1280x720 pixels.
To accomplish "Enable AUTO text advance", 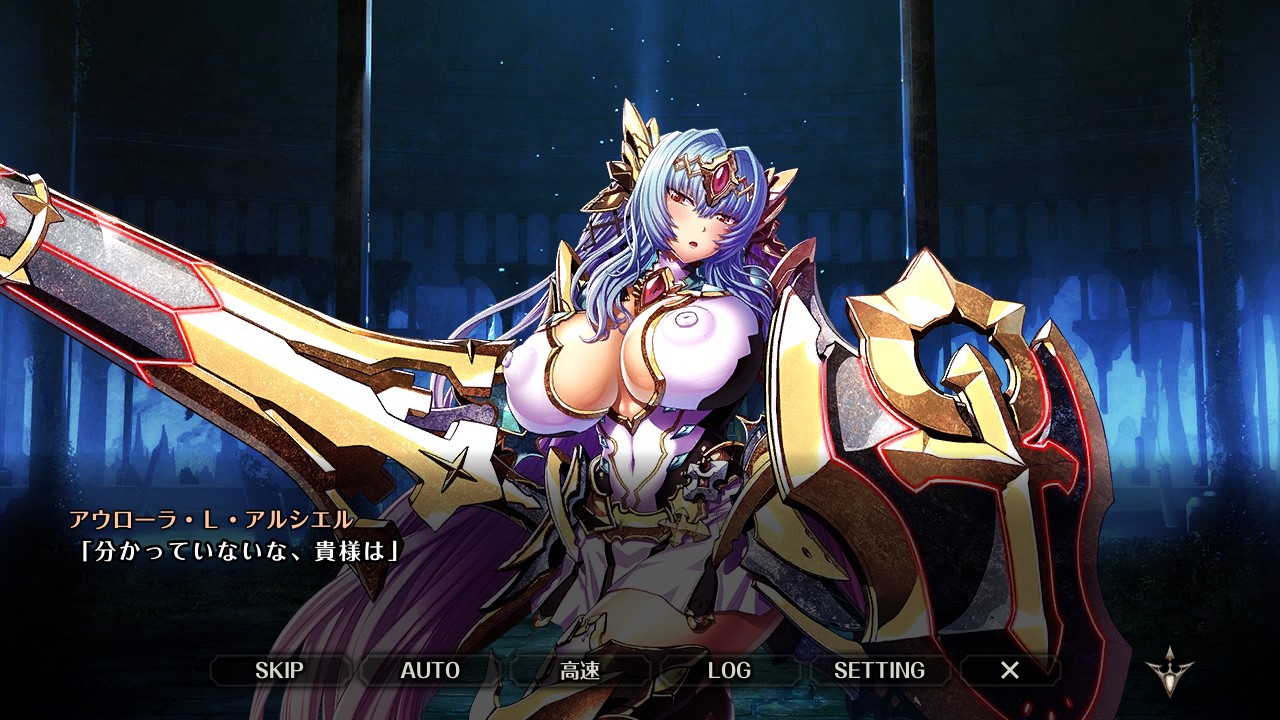I will pyautogui.click(x=430, y=670).
